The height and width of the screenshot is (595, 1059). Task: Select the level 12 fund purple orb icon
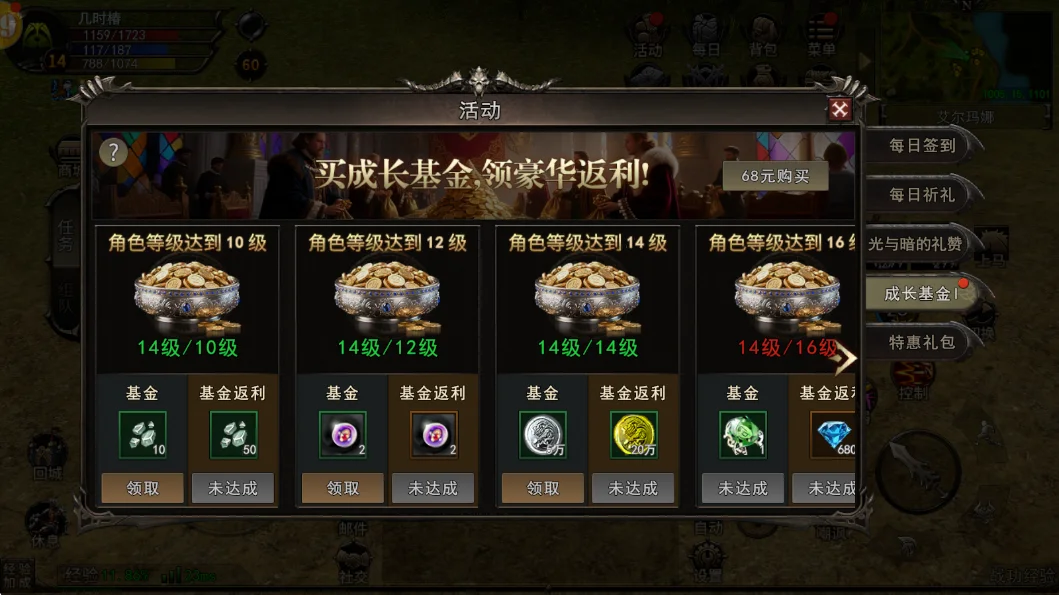pyautogui.click(x=343, y=435)
